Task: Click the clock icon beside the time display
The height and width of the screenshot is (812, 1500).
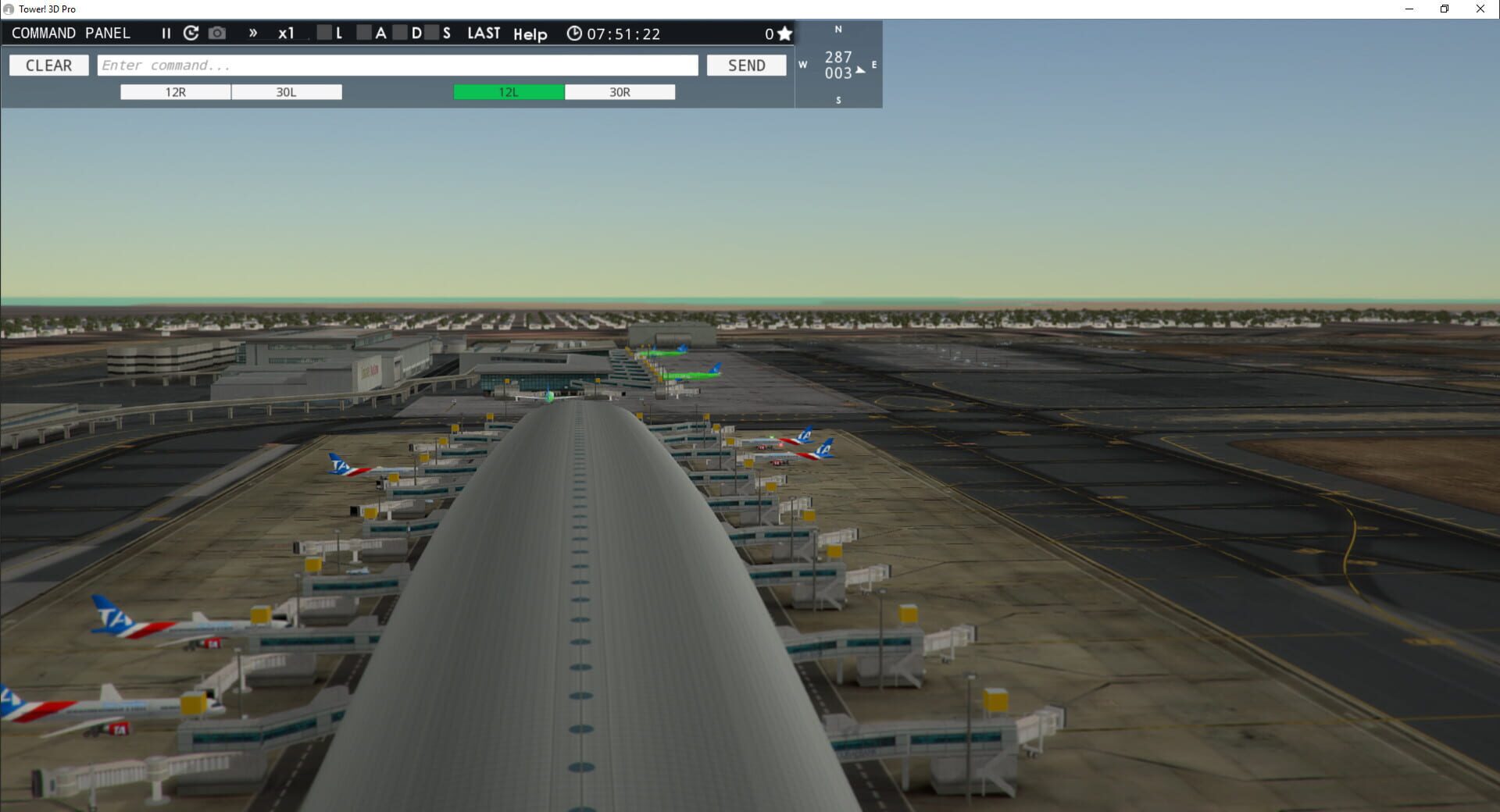Action: (x=574, y=34)
